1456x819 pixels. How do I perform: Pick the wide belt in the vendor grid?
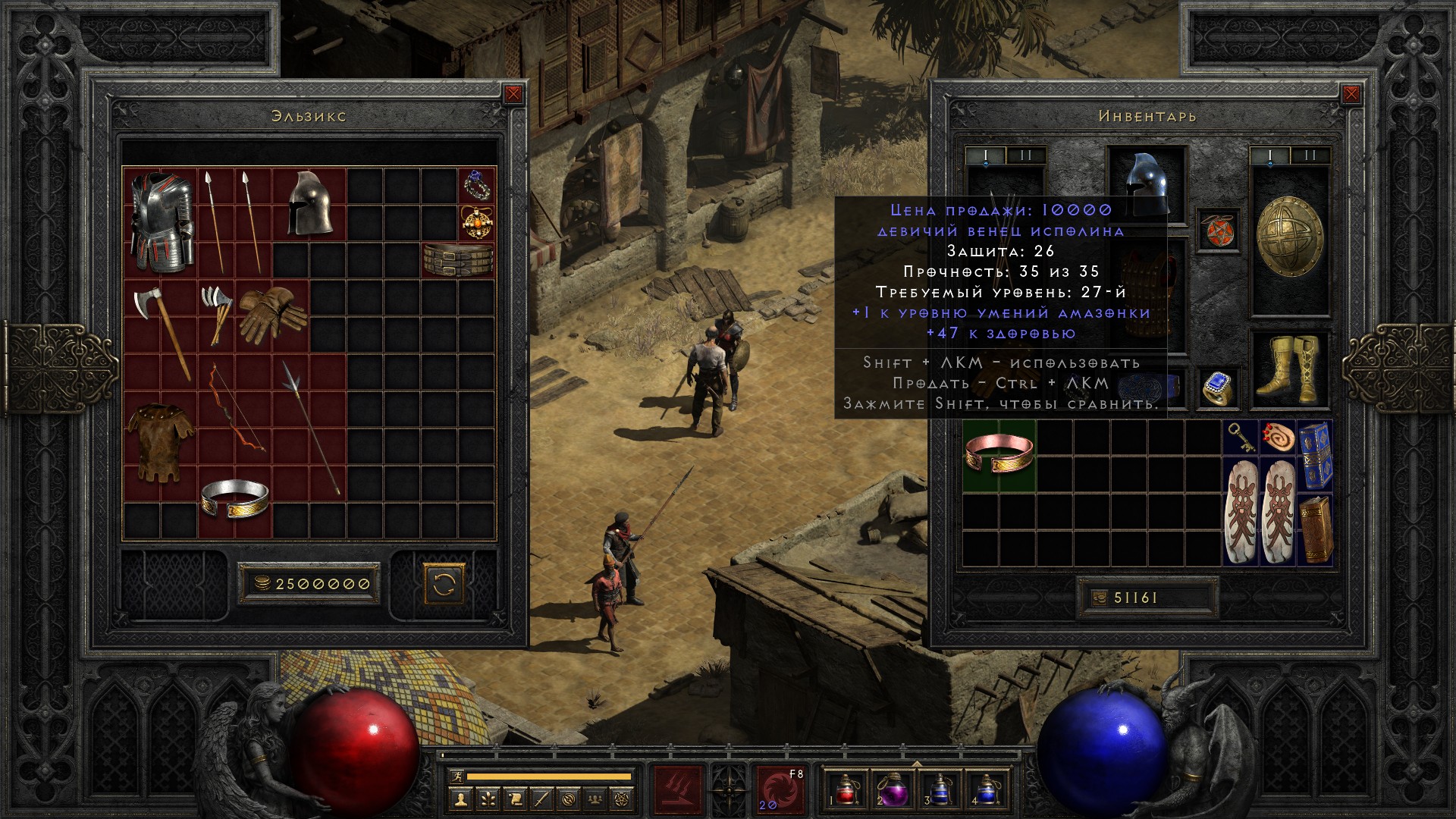(x=458, y=259)
